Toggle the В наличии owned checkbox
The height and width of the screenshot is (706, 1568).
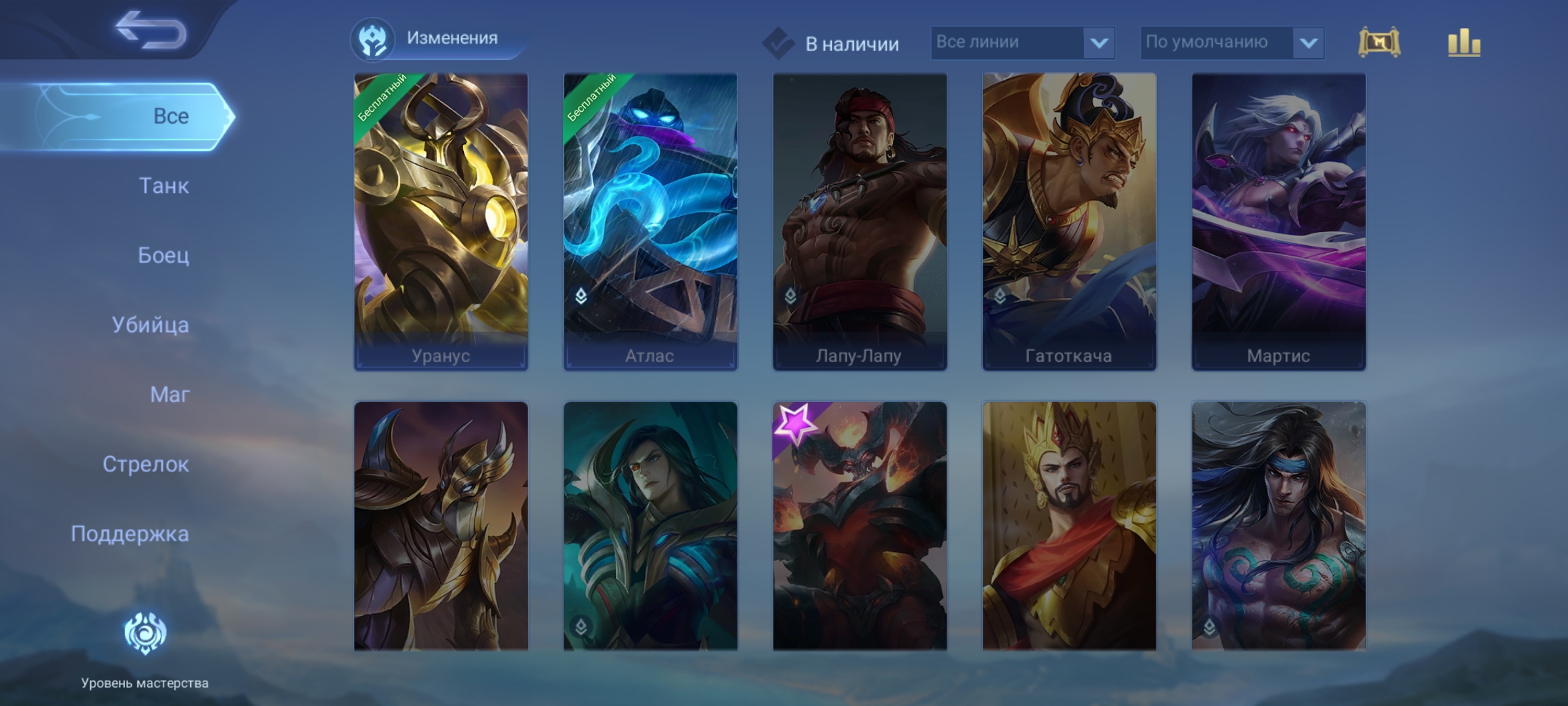(778, 44)
